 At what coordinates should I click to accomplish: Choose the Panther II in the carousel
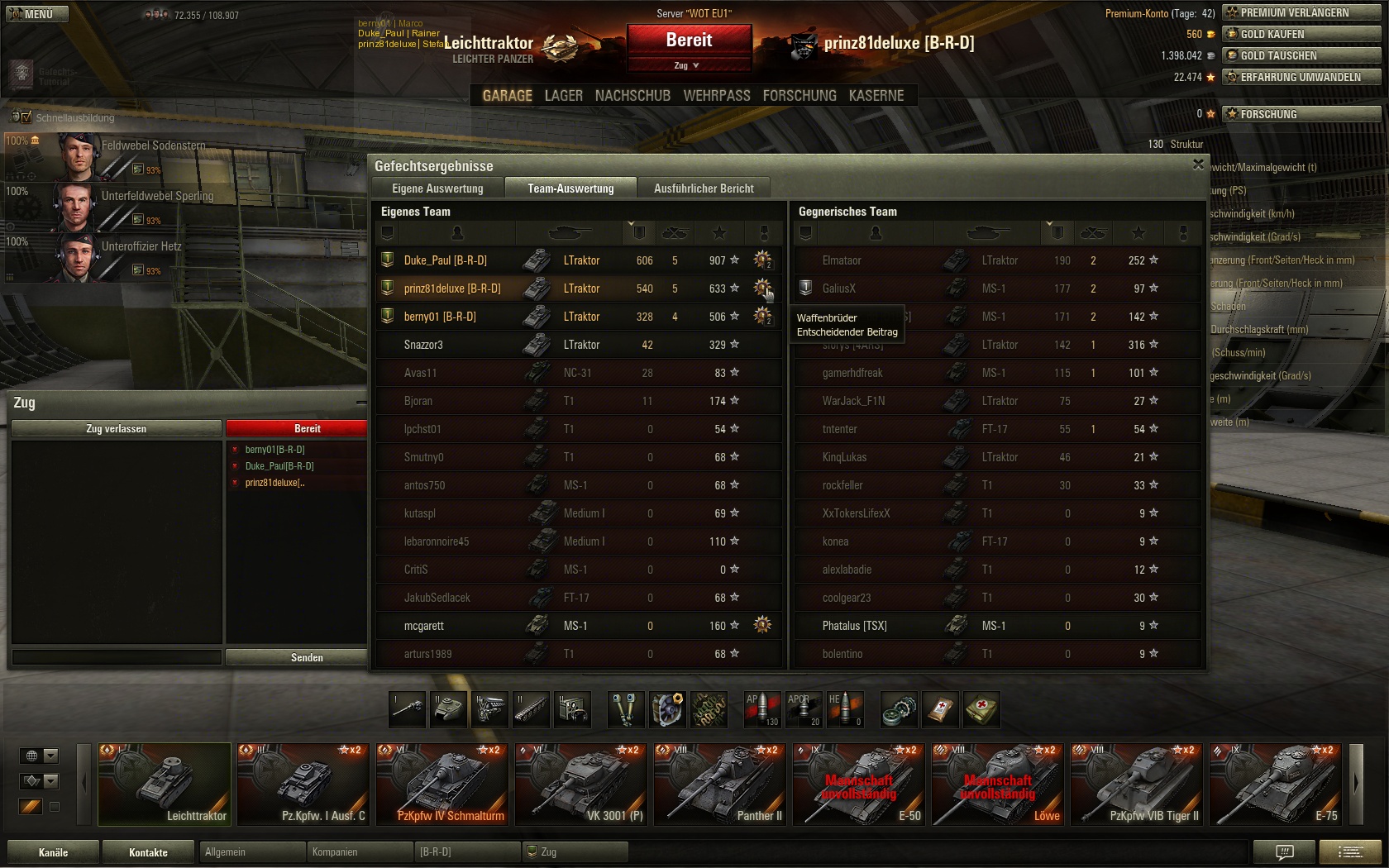tap(719, 784)
